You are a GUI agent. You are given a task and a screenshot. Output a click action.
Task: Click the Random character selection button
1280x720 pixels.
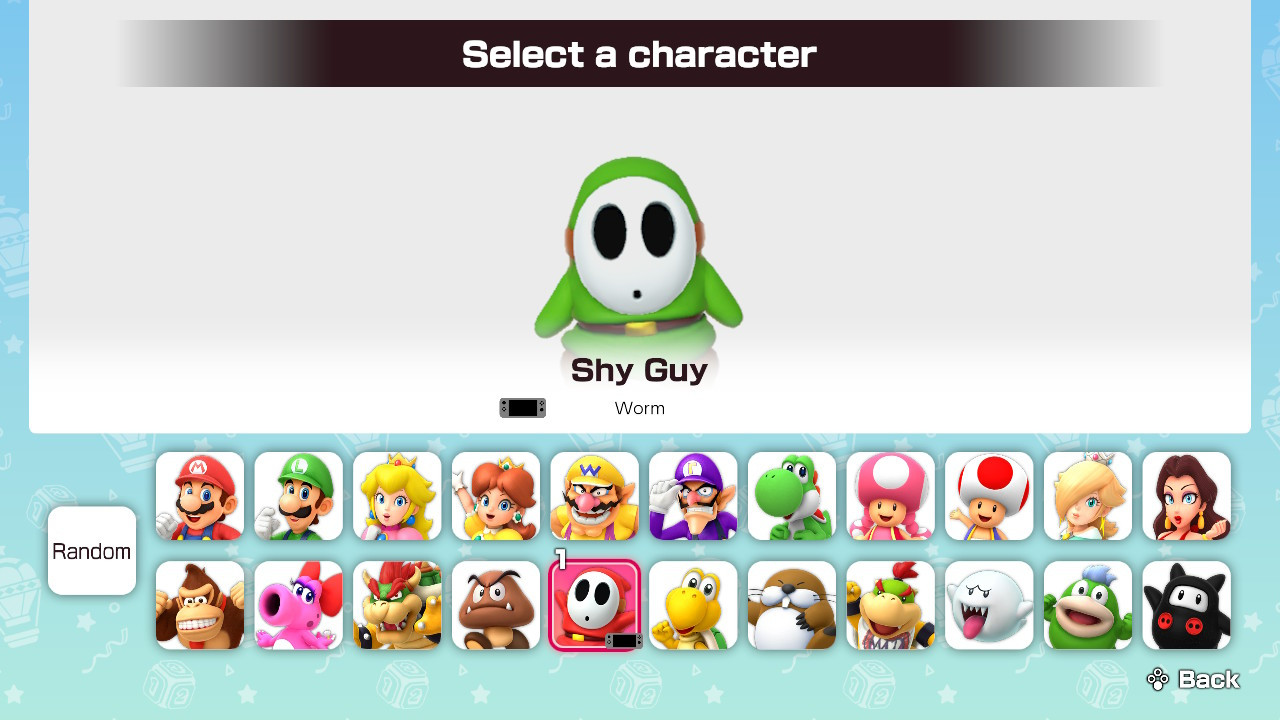point(92,551)
